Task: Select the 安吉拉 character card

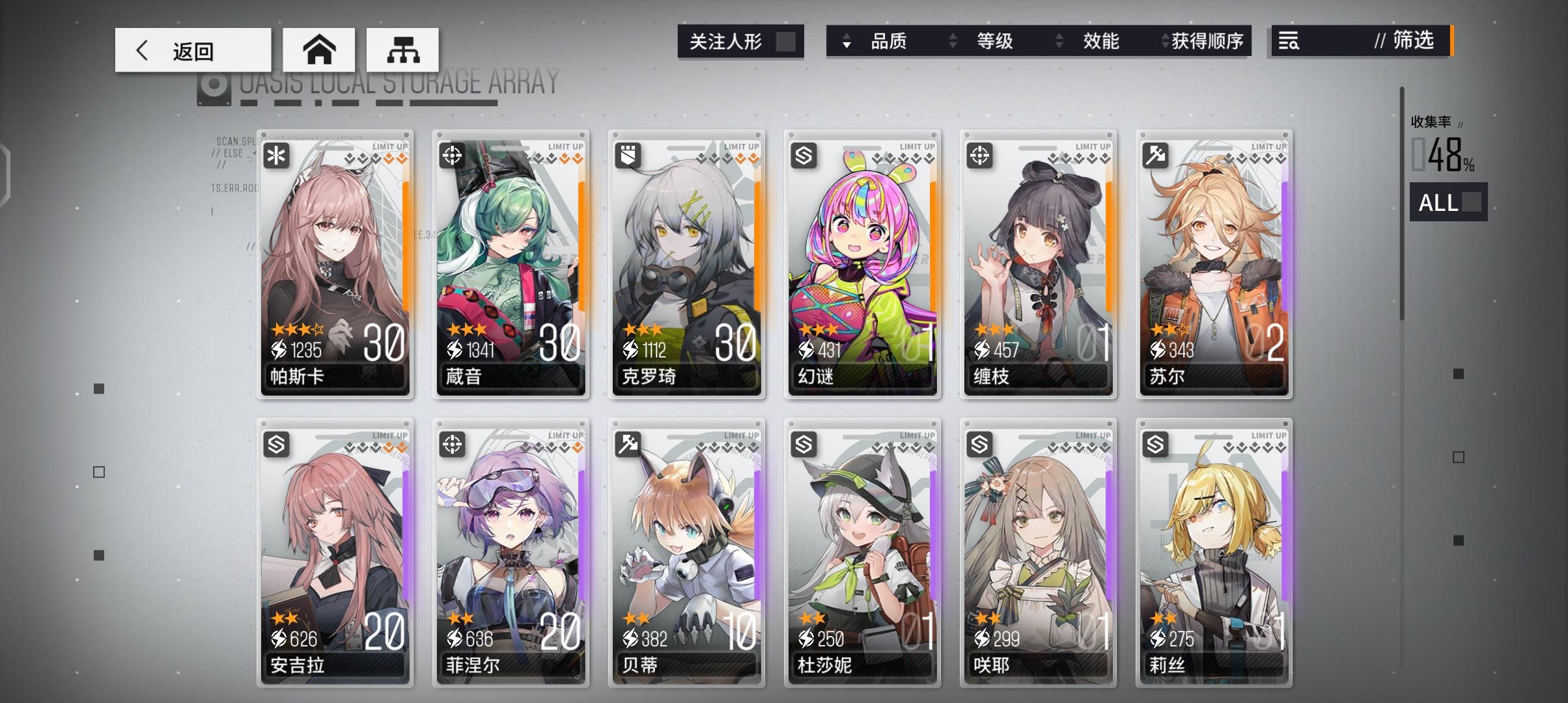Action: pyautogui.click(x=334, y=553)
